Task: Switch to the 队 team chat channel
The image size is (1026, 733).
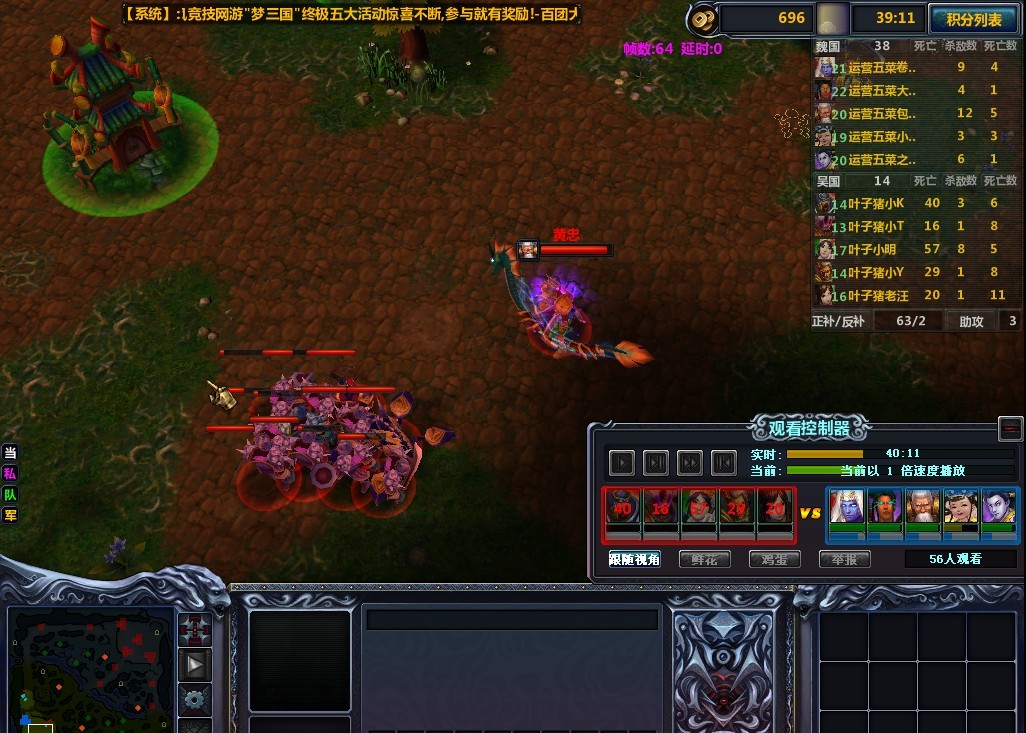Action: (x=10, y=494)
